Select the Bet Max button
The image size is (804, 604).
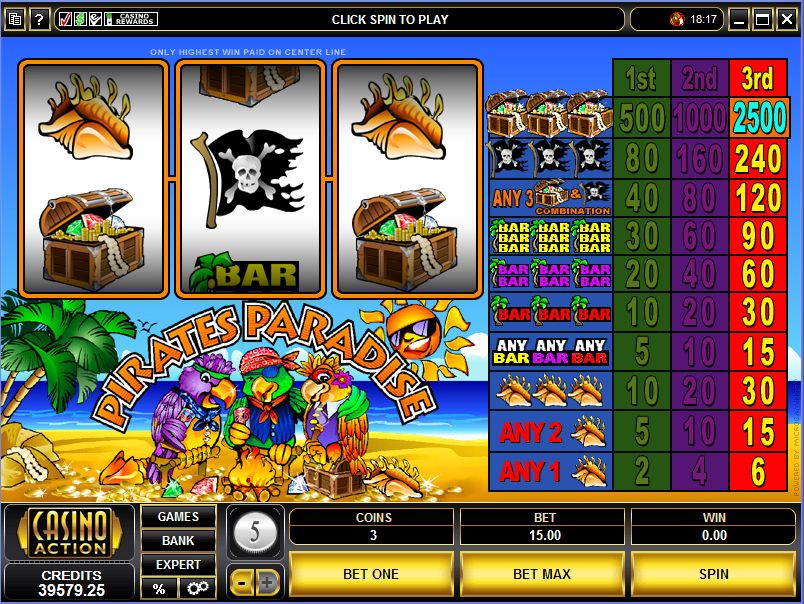[541, 574]
